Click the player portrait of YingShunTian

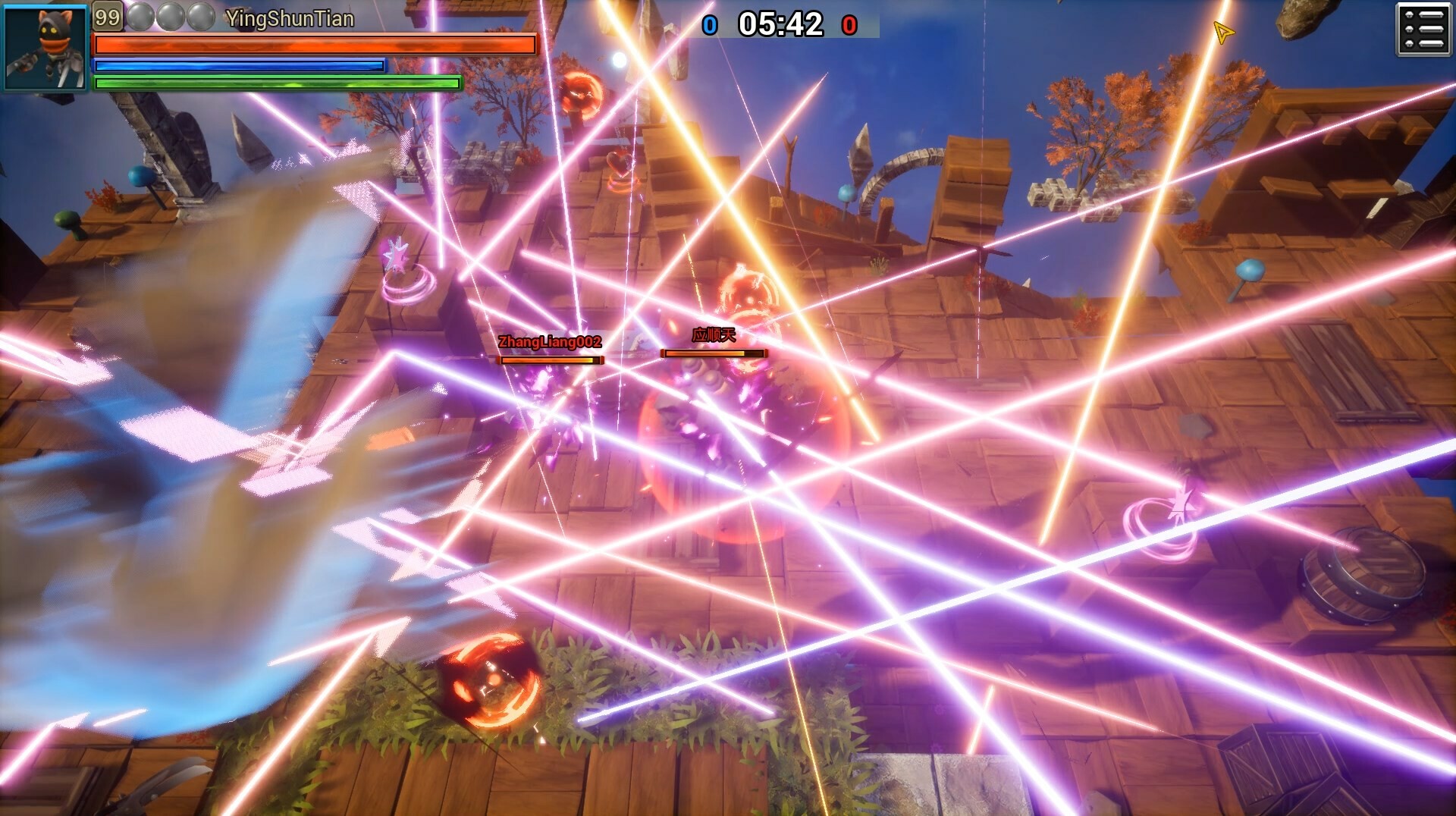pos(45,46)
